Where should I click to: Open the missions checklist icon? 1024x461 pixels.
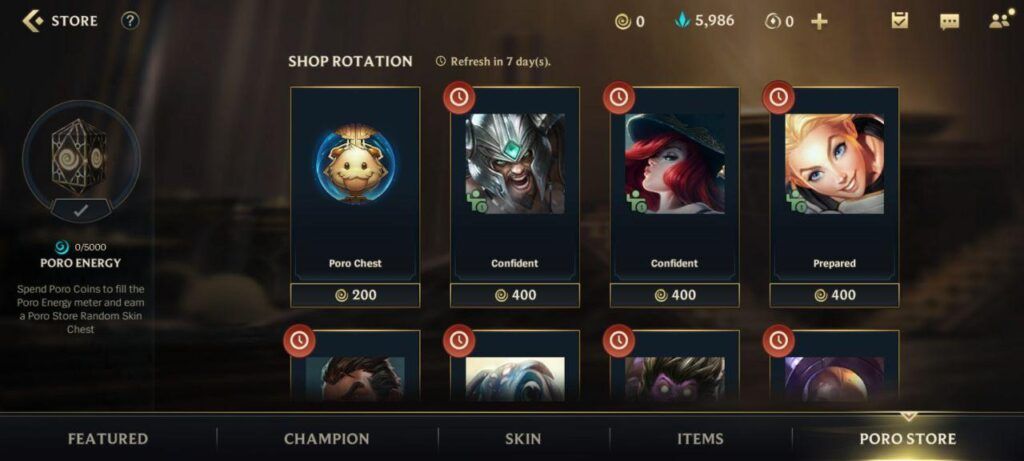click(x=900, y=21)
